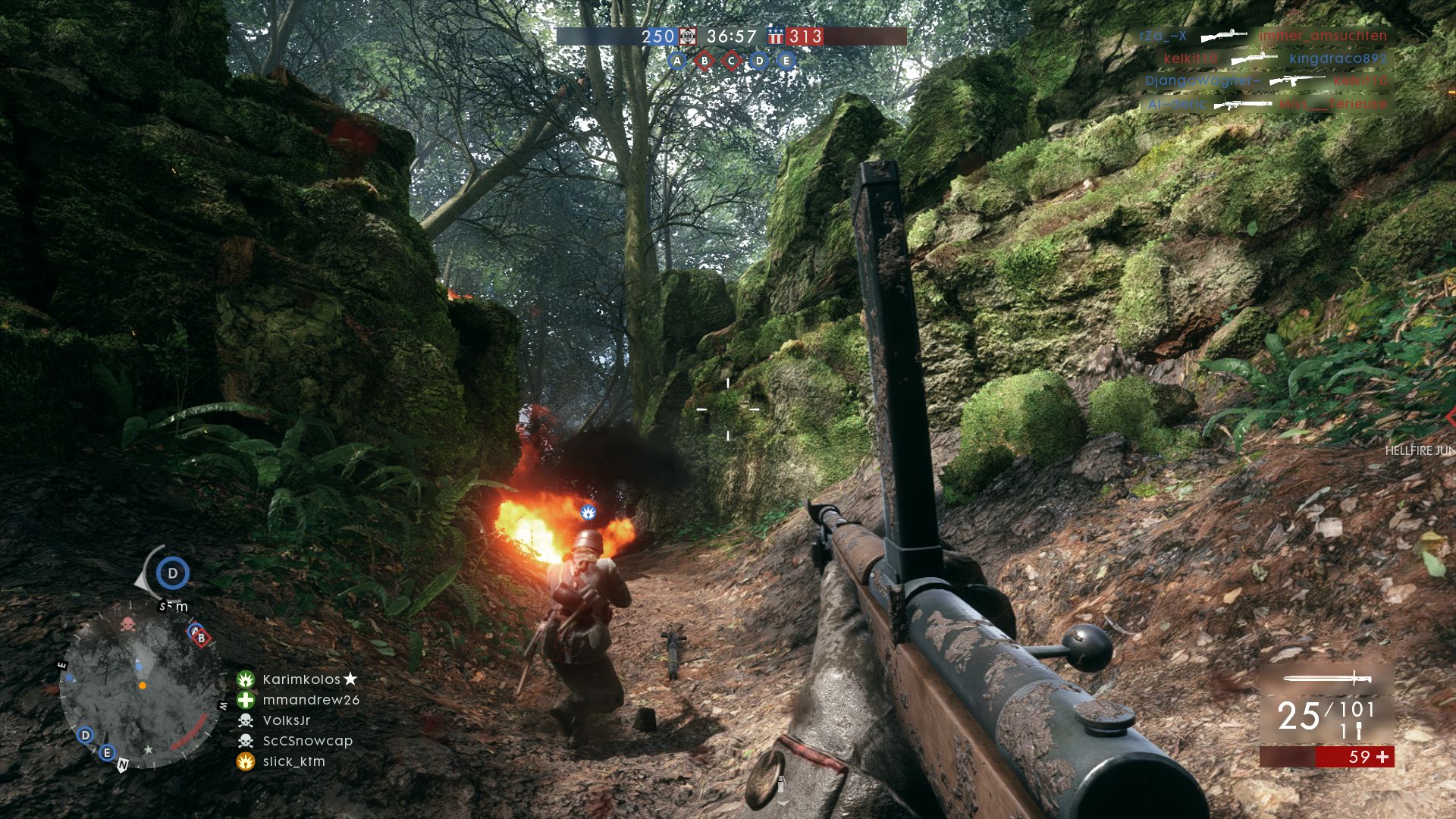Click the grenade count icons beside the ammo
Screen dimensions: 1456x819
point(1351,732)
